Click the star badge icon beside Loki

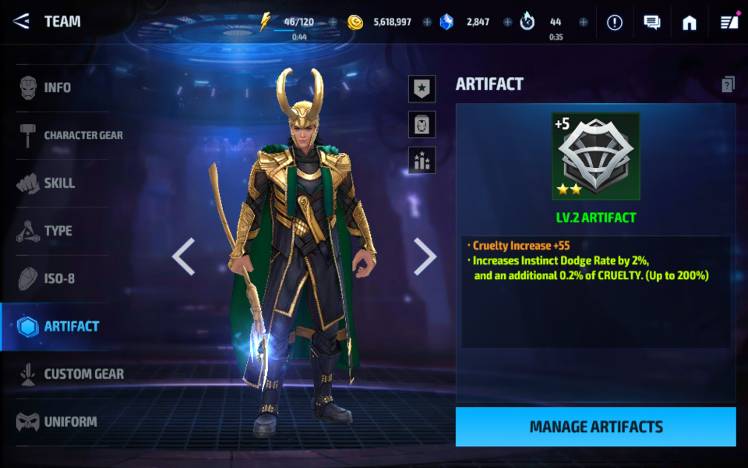point(422,88)
